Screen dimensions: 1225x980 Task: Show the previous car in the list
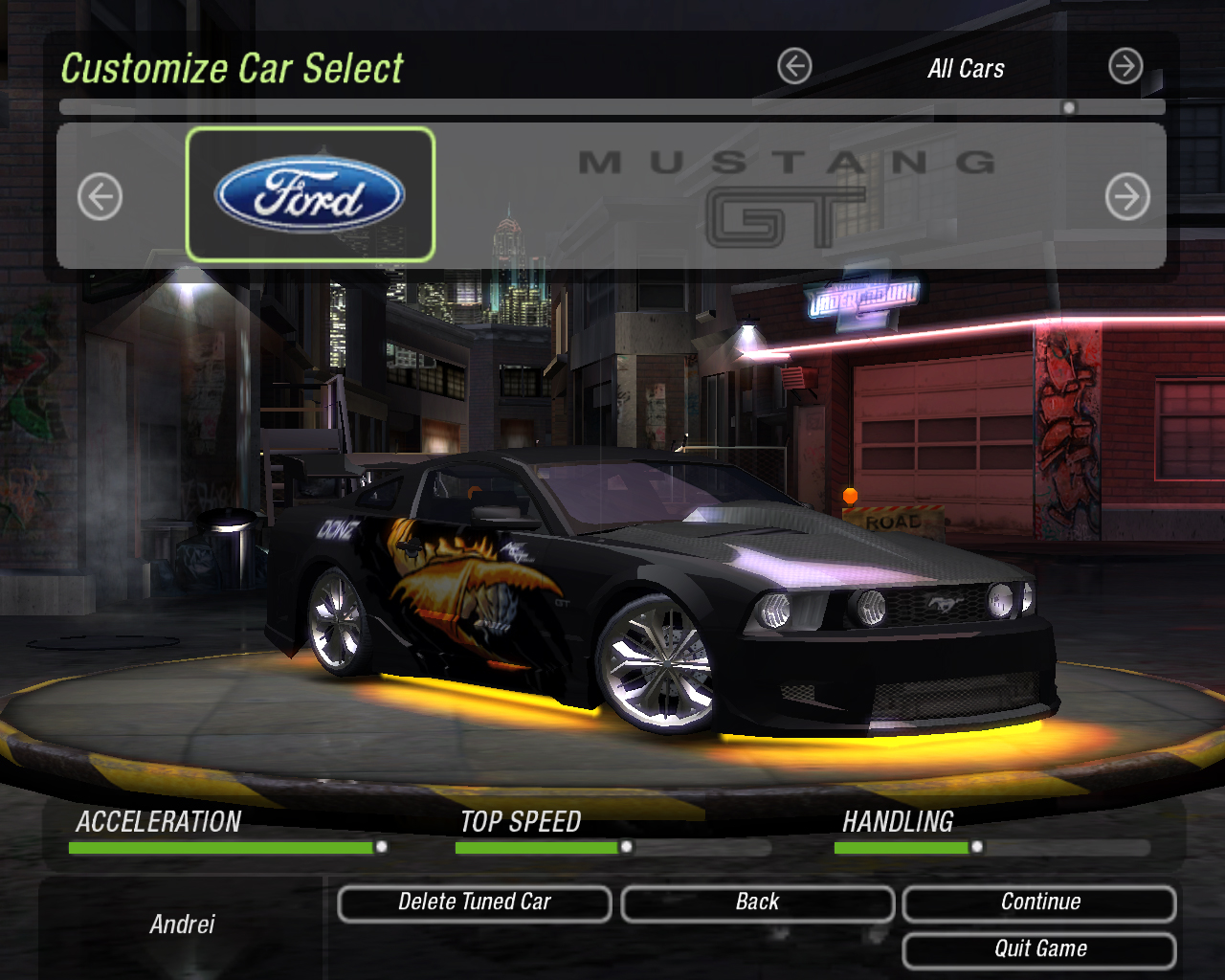(x=100, y=197)
